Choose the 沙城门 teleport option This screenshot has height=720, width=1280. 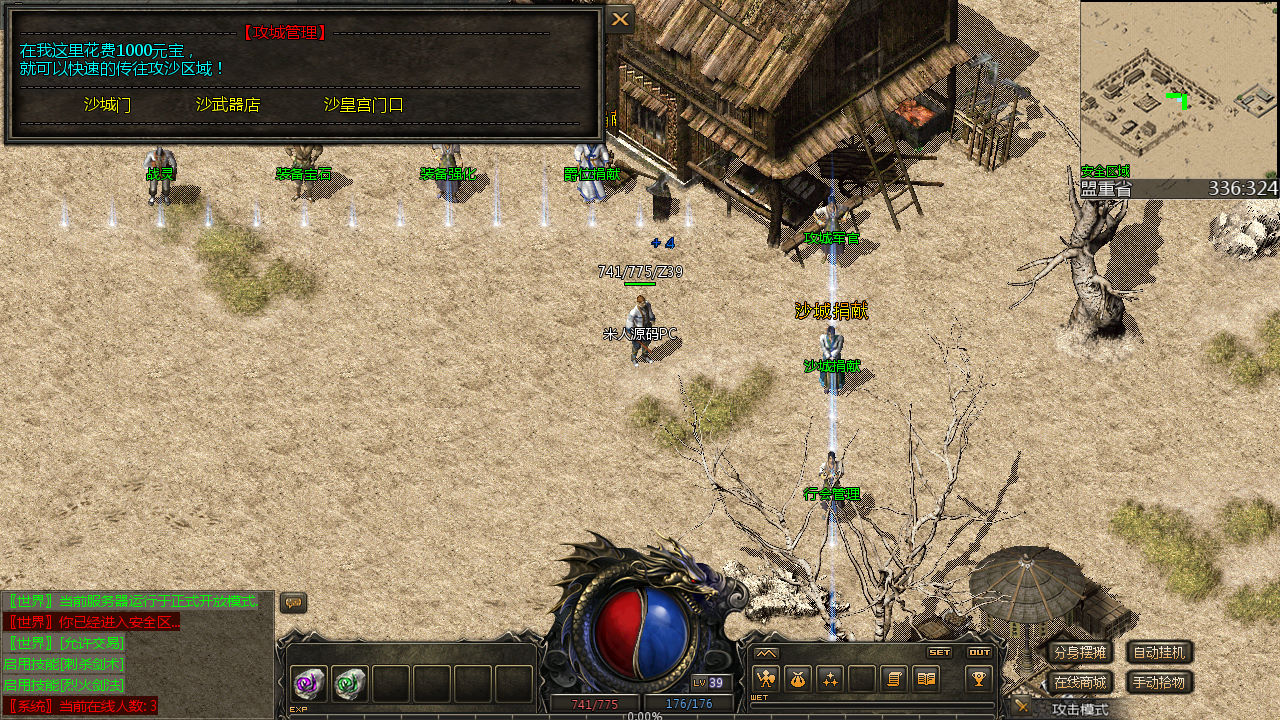(107, 105)
